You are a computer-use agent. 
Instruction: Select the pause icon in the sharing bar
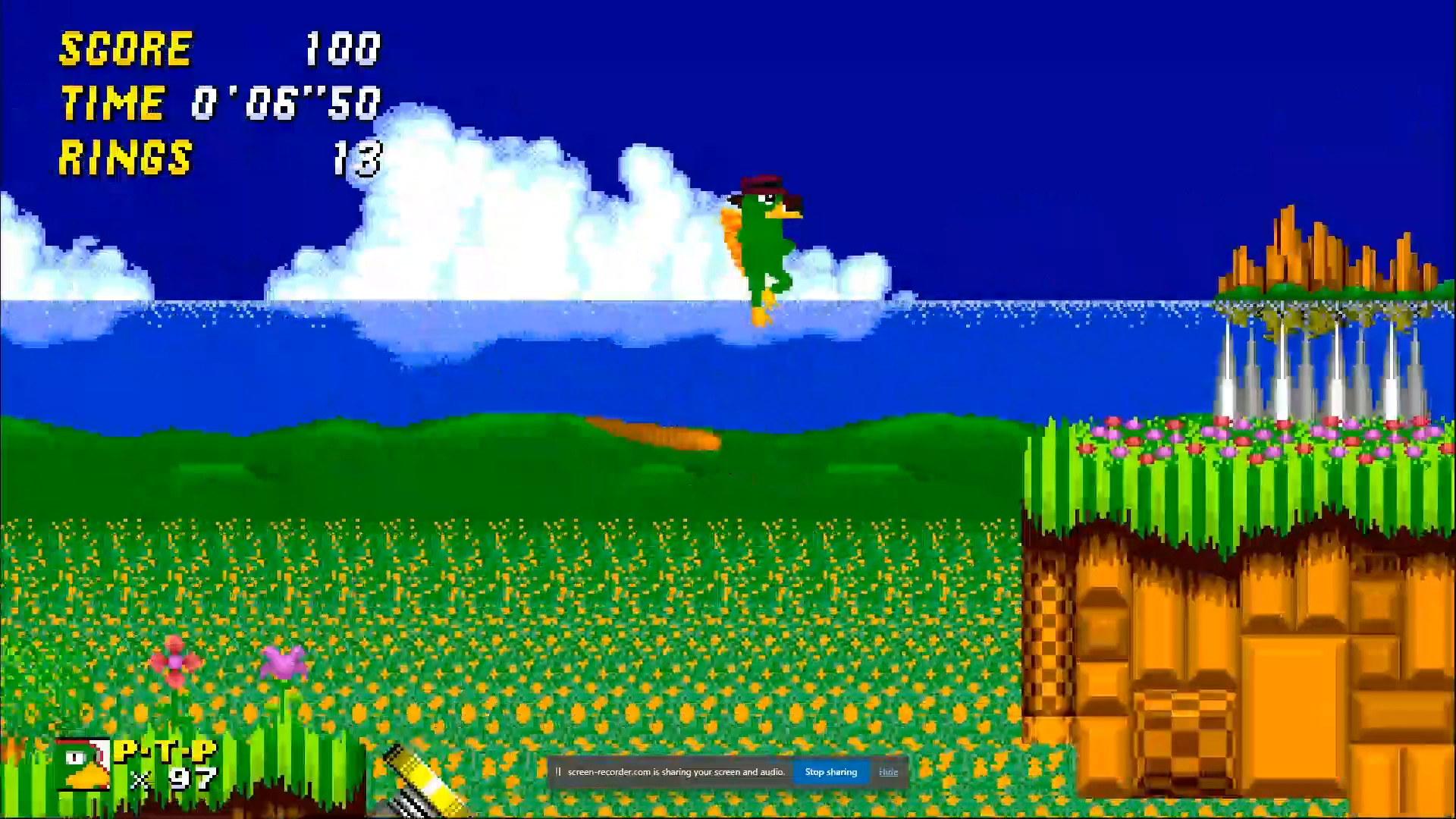point(557,771)
